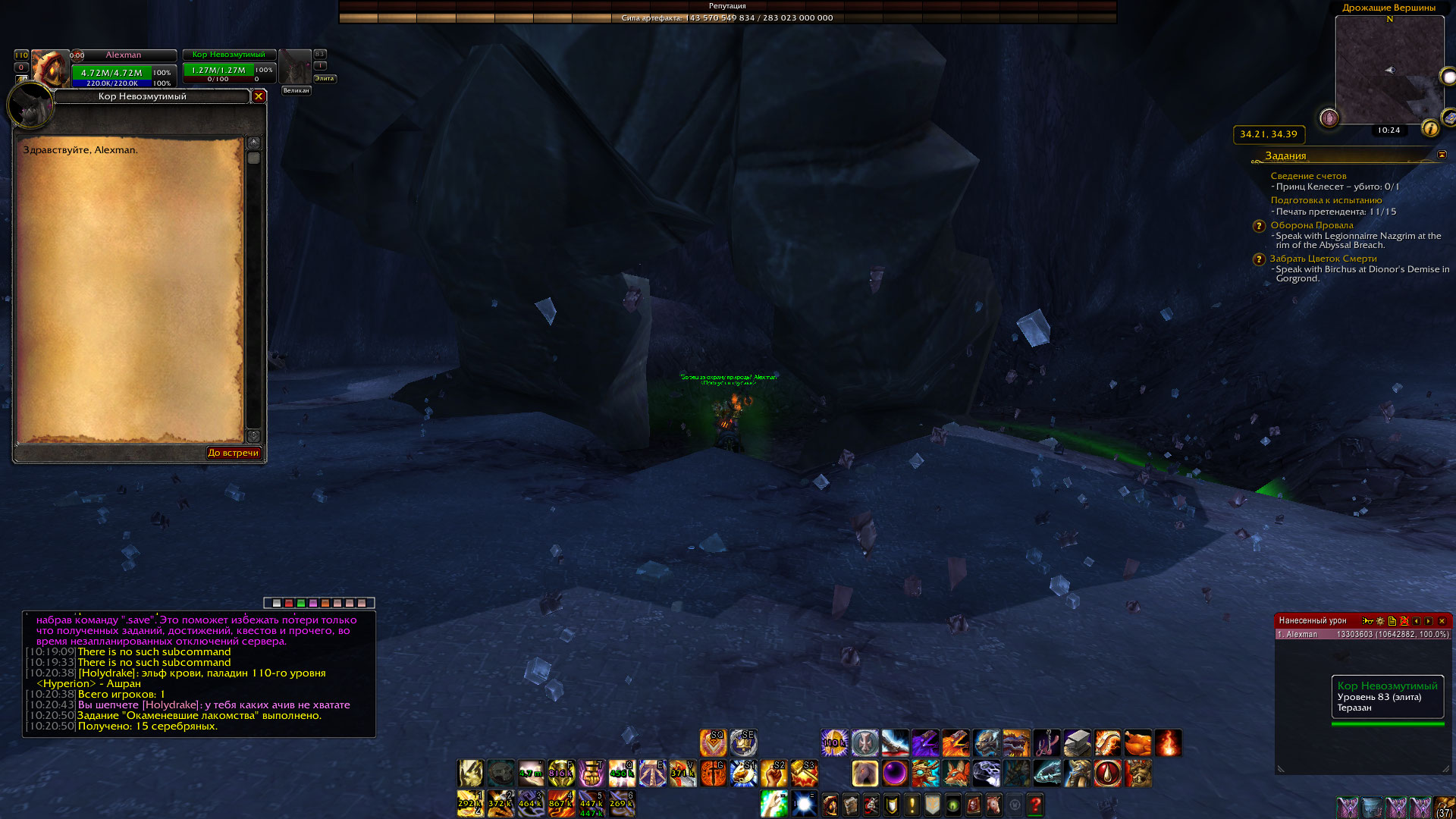Open the minimap
This screenshot has height=819, width=1456.
pos(1389,70)
